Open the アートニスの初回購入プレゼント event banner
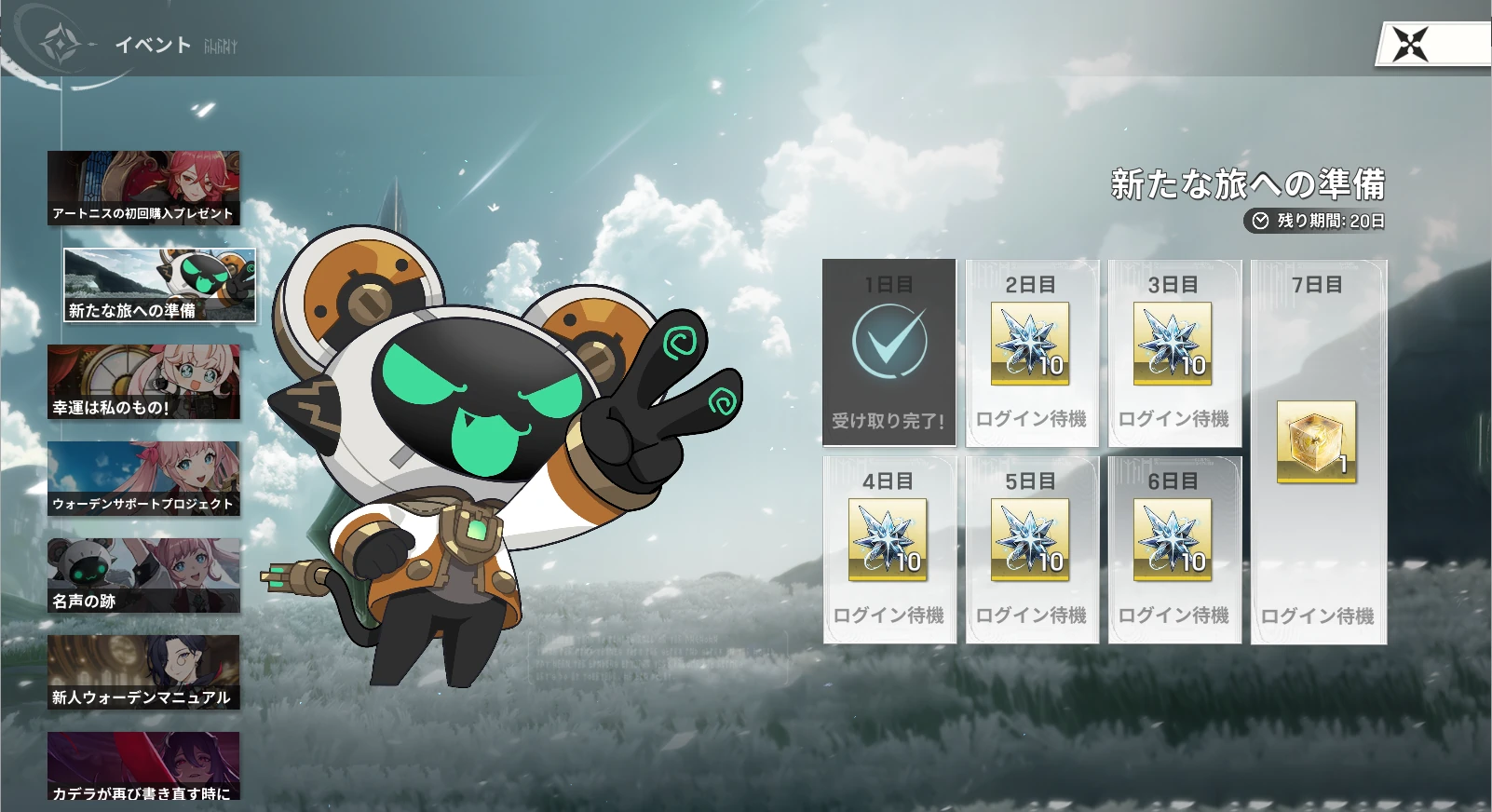 (x=143, y=188)
